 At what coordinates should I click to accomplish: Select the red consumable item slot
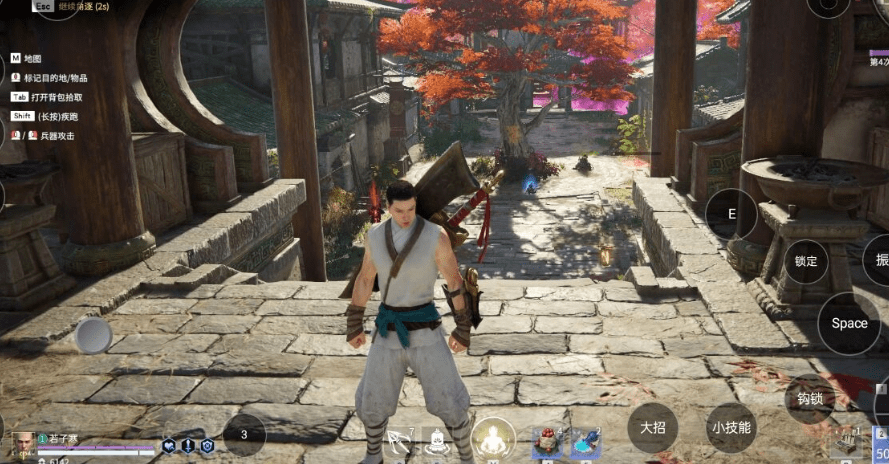(545, 441)
